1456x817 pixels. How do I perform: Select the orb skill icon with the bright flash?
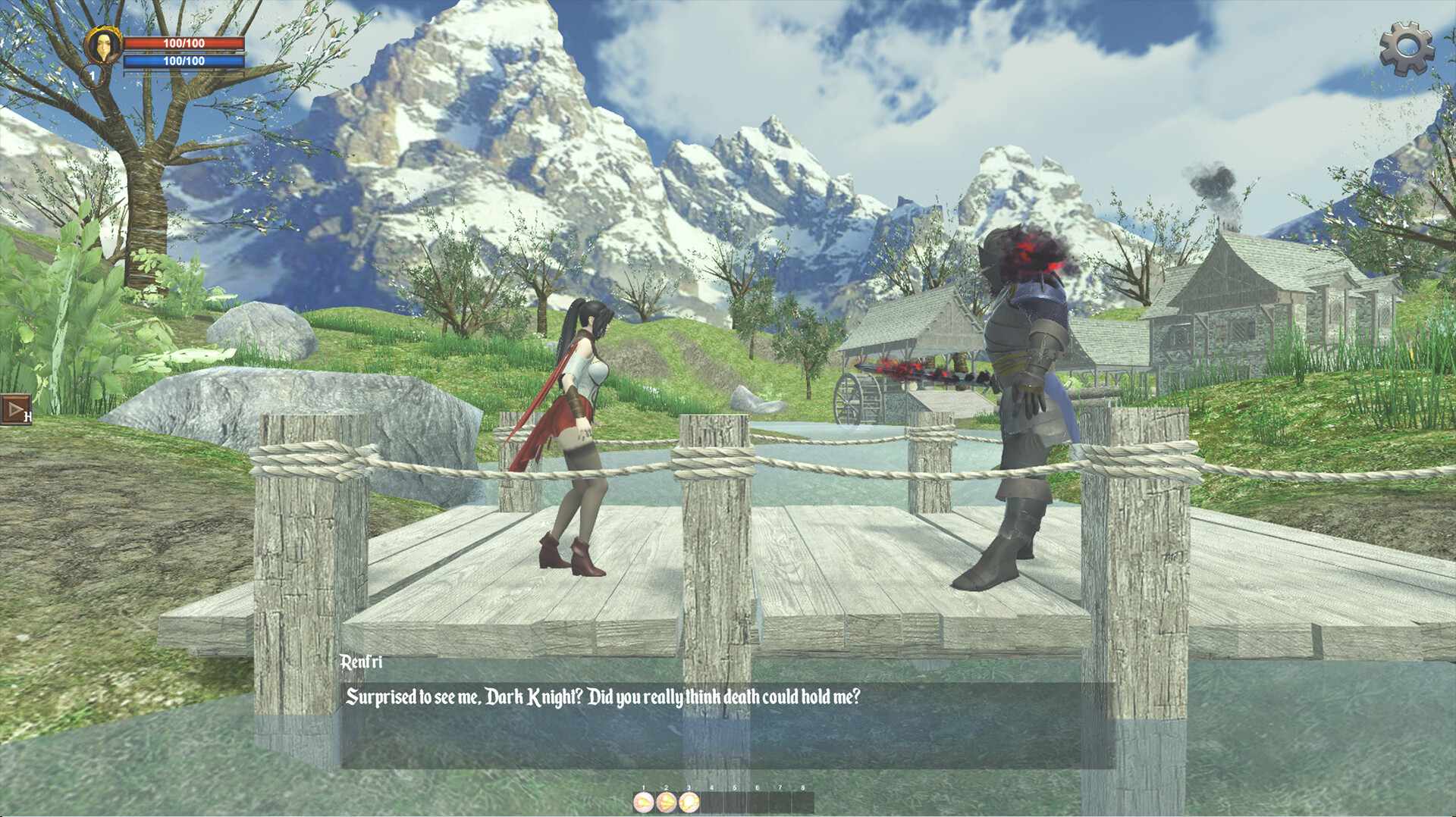[688, 802]
